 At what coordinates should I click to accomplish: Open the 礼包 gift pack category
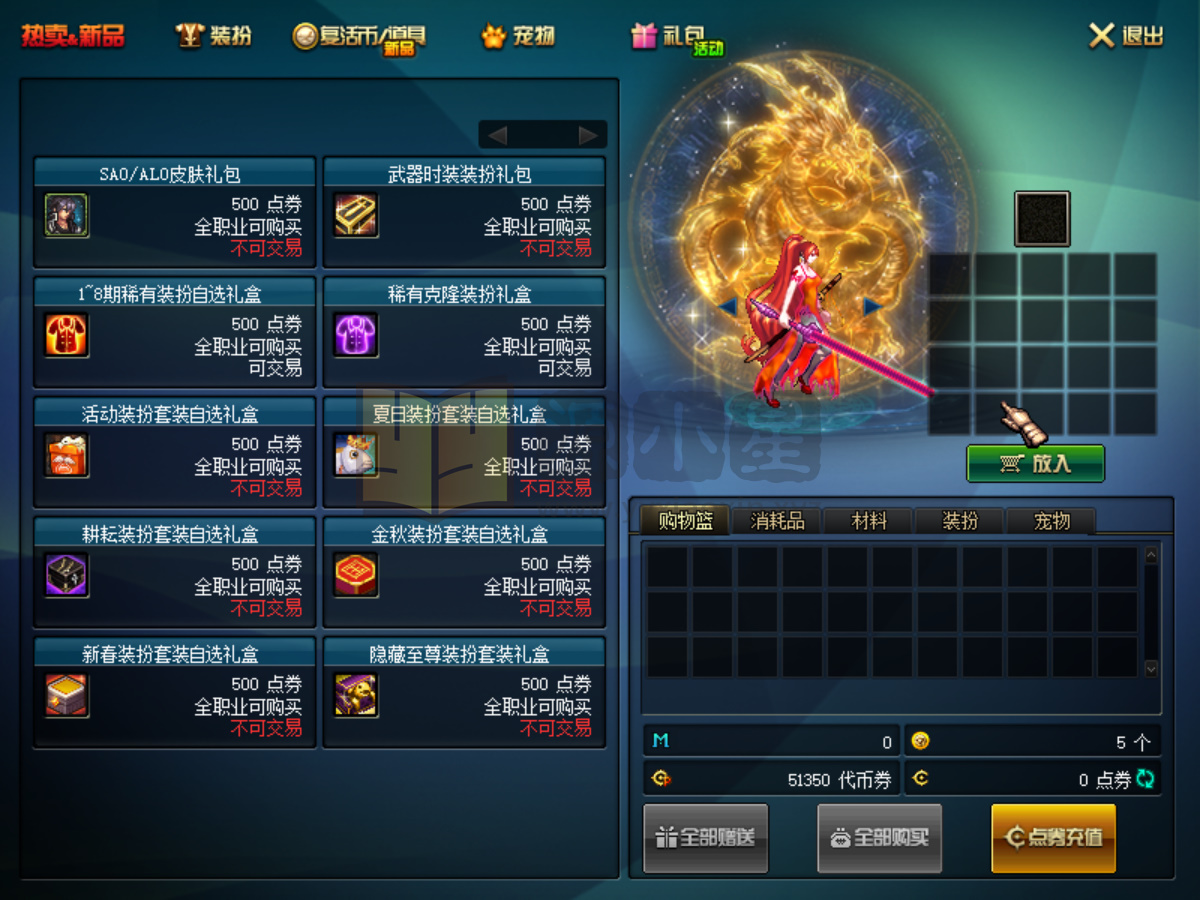click(x=676, y=38)
